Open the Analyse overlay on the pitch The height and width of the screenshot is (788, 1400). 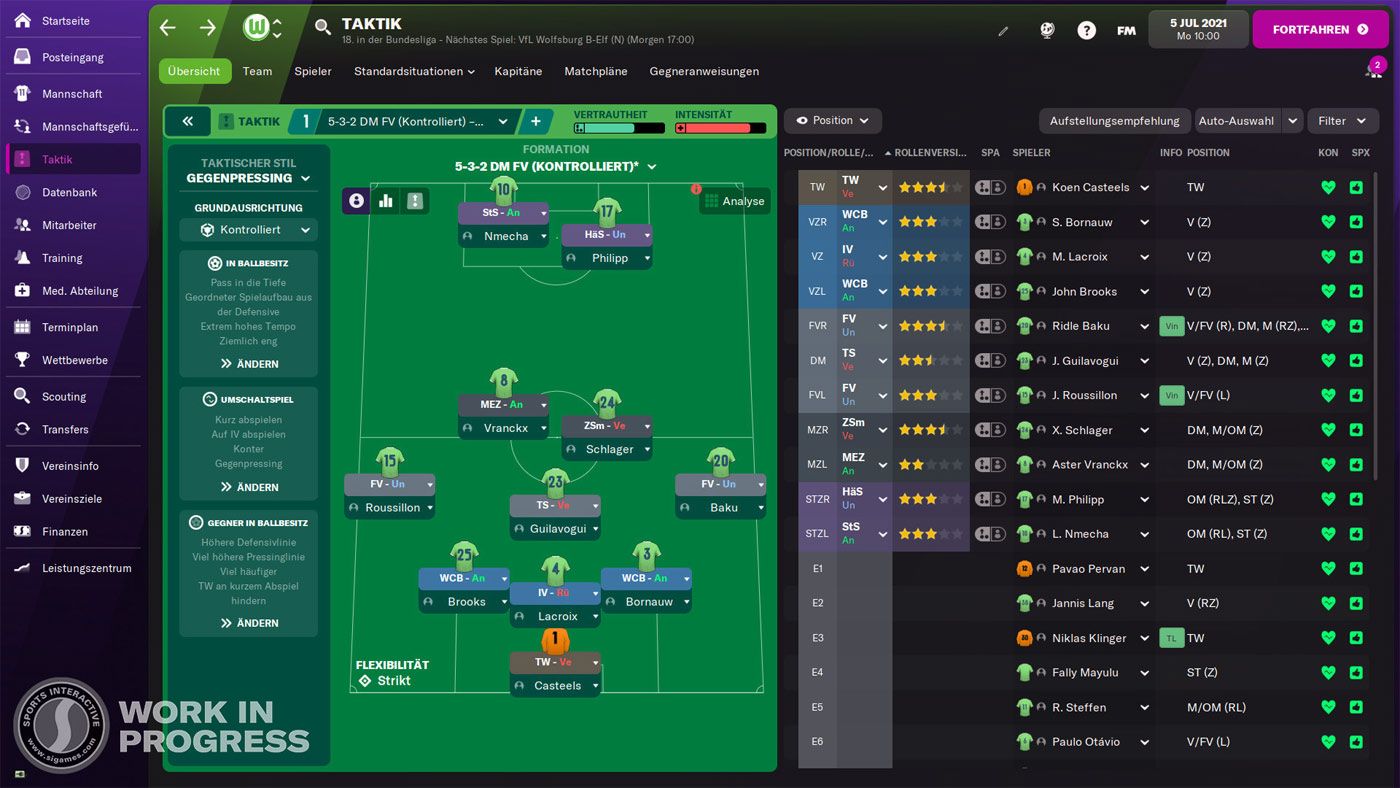tap(735, 201)
